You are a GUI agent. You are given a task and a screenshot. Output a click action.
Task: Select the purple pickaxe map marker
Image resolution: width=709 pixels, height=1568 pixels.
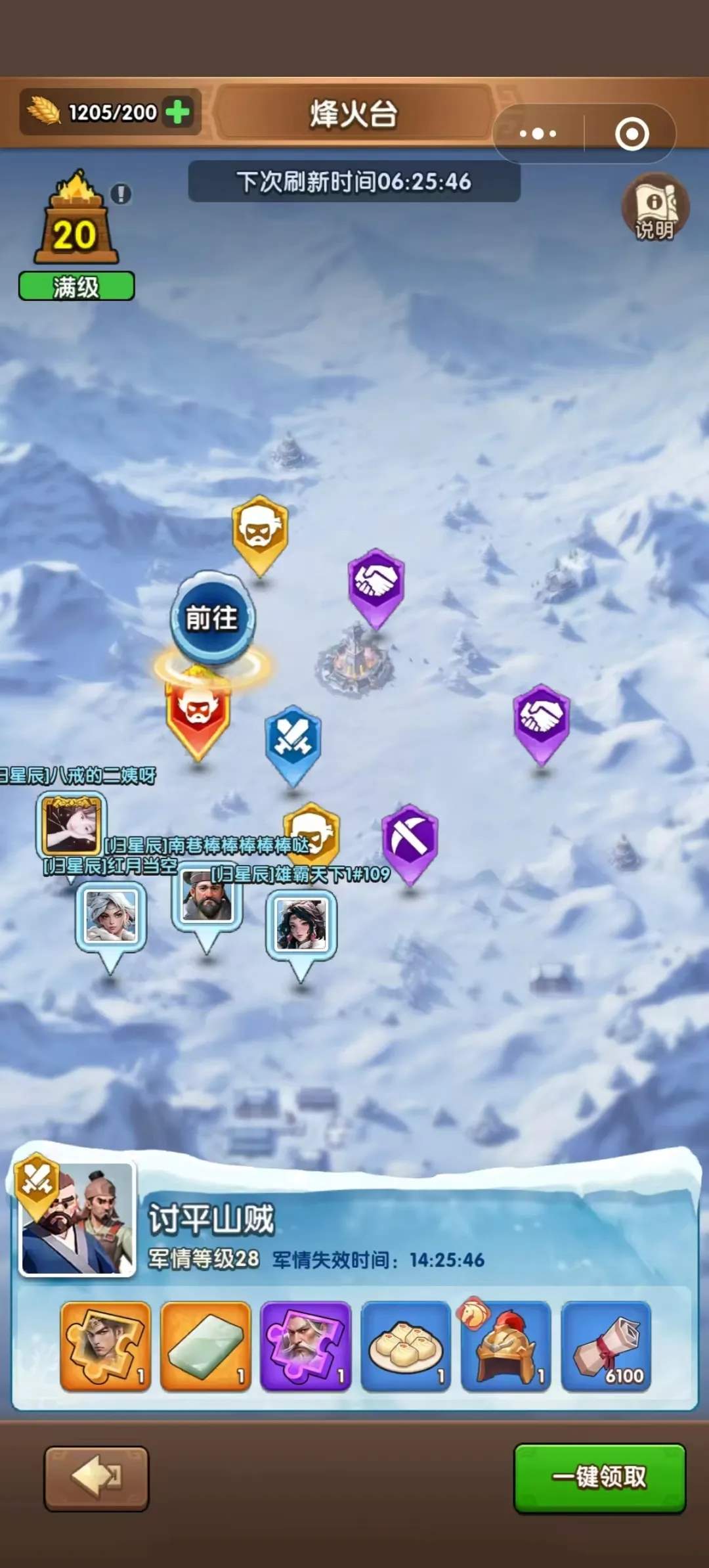[x=410, y=841]
